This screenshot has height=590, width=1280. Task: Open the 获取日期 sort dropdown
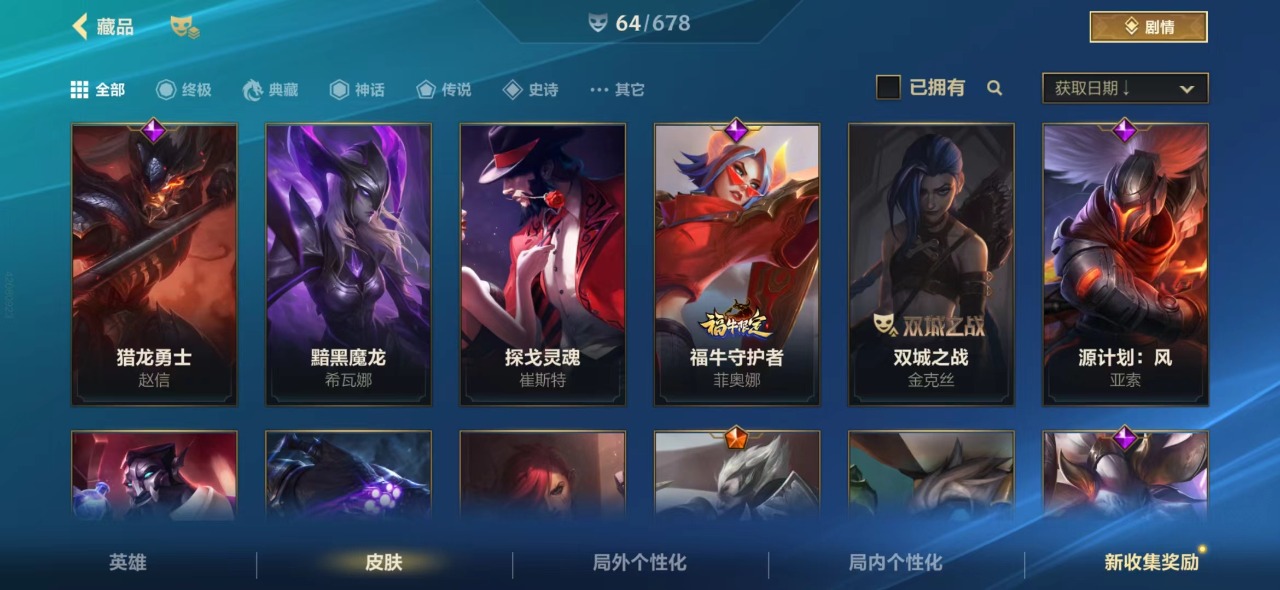(1125, 88)
